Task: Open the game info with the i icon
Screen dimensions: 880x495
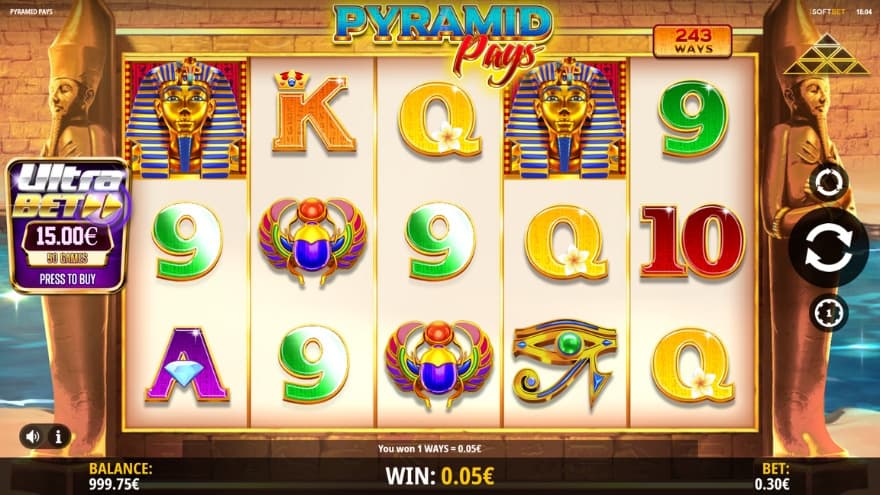Action: (58, 436)
